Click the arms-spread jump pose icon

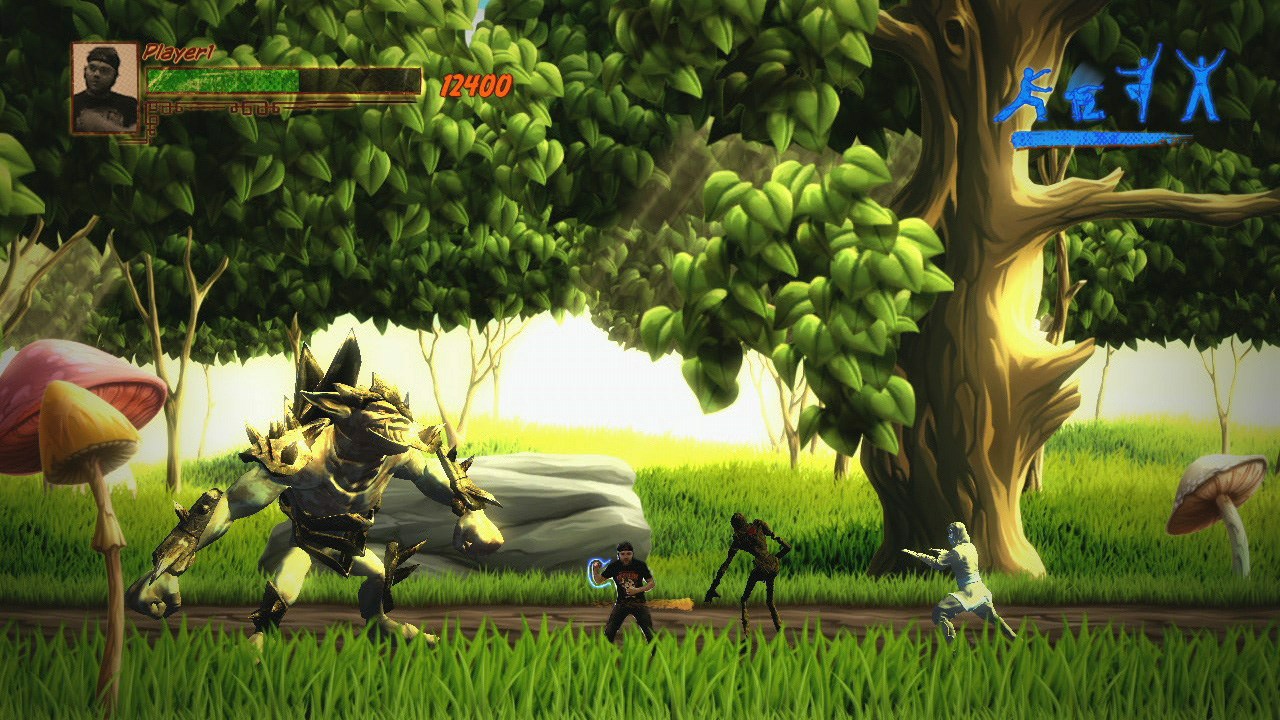tap(1198, 85)
